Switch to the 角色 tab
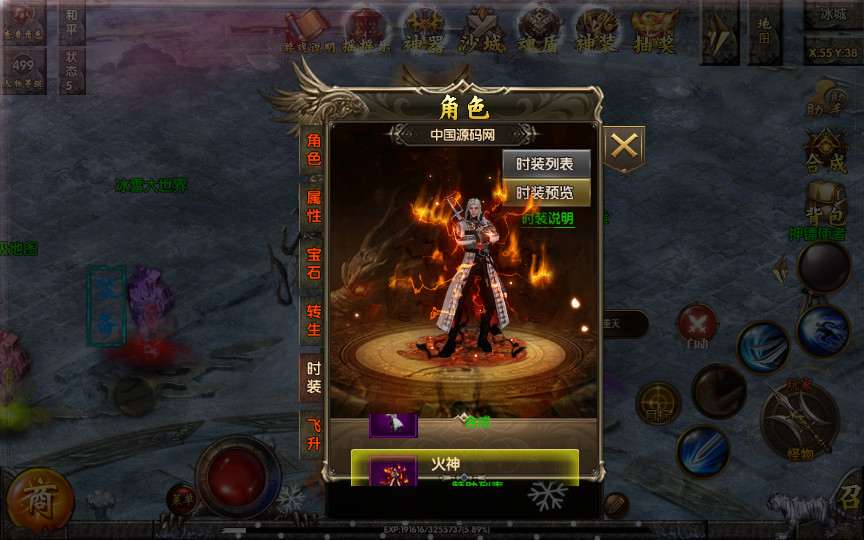This screenshot has width=864, height=540. tap(314, 149)
